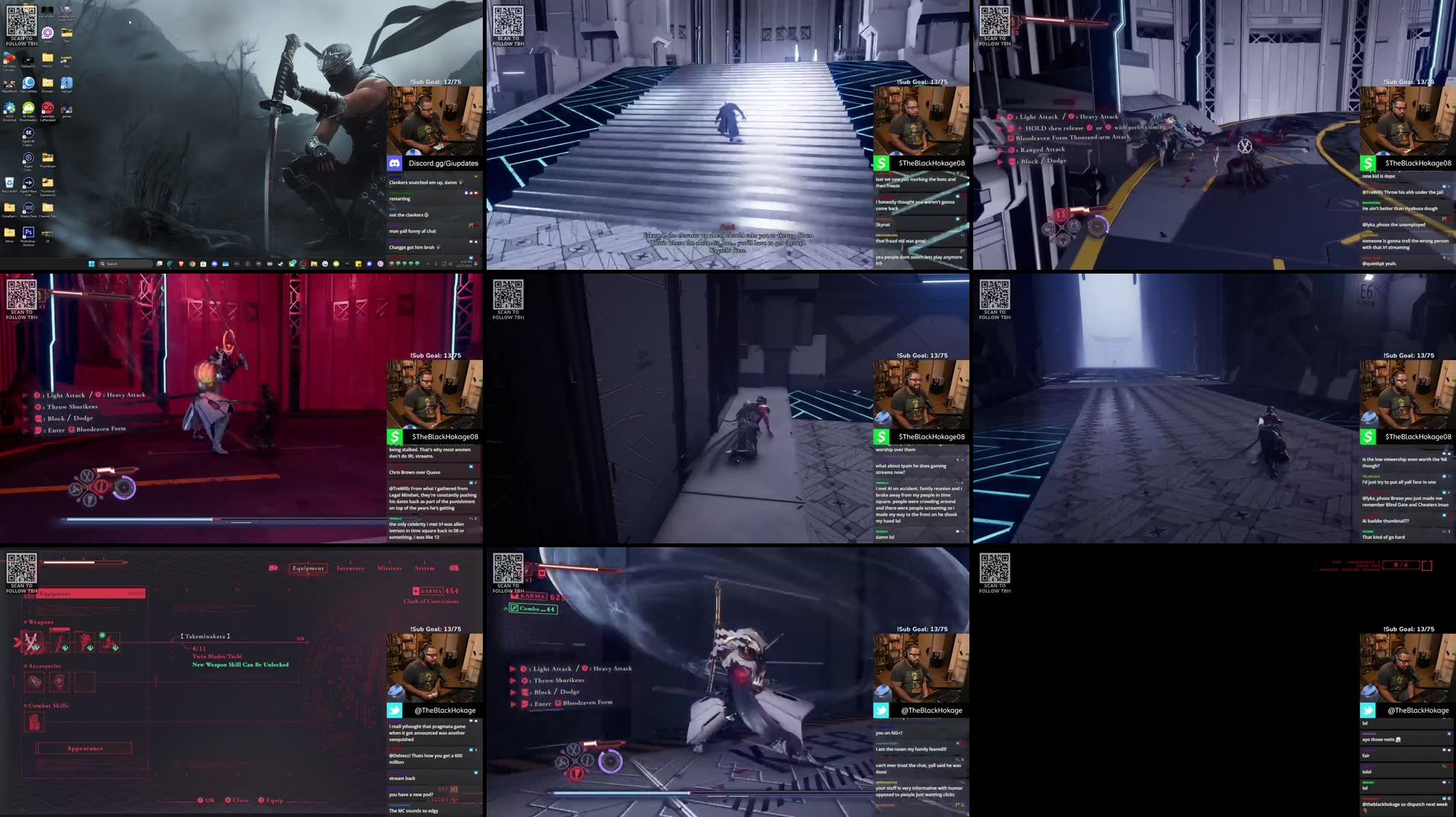Launch the Stream Deck desktop shortcut
The image size is (1456, 817).
[28, 207]
